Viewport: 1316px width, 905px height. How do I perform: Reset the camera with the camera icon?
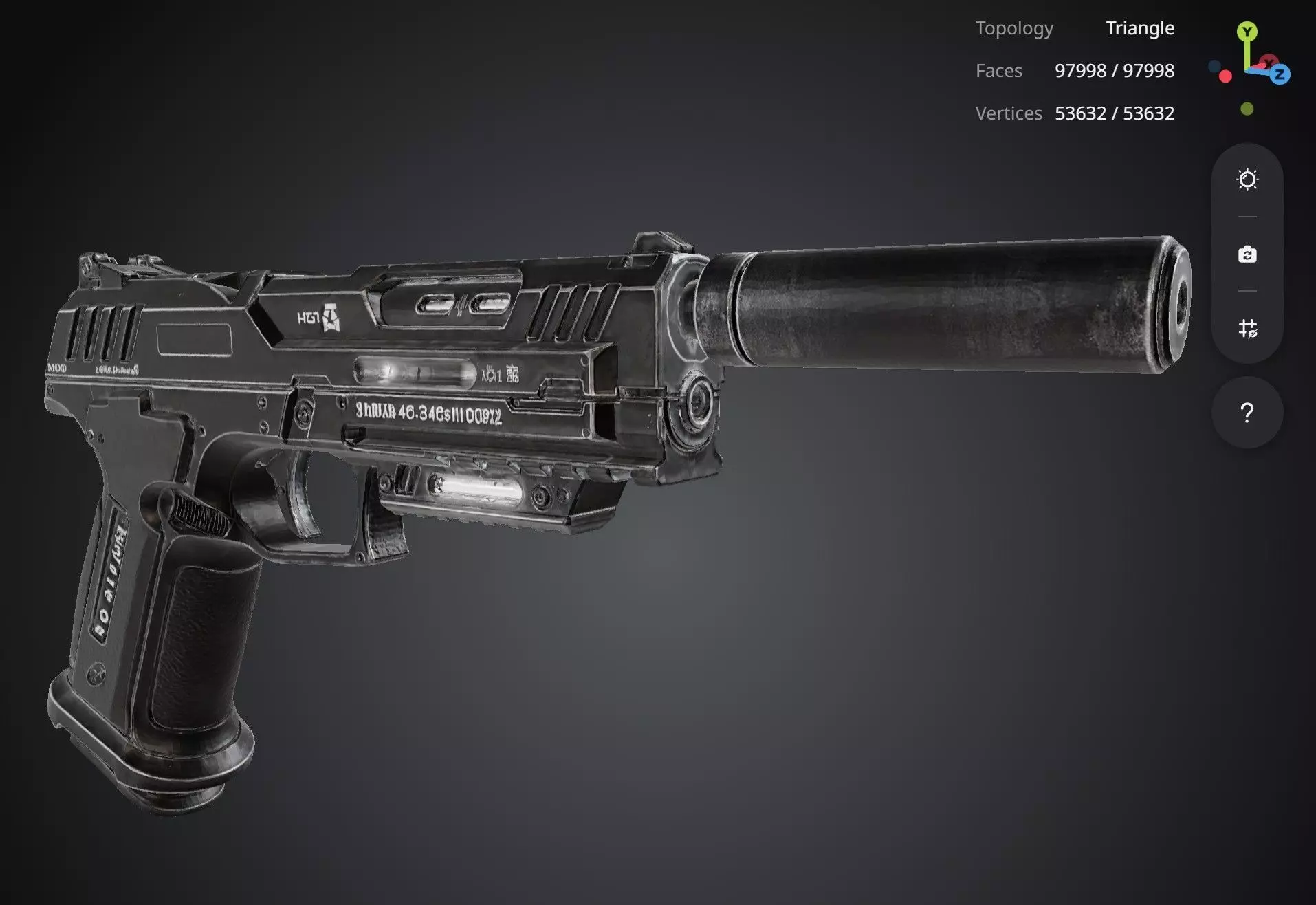1247,254
